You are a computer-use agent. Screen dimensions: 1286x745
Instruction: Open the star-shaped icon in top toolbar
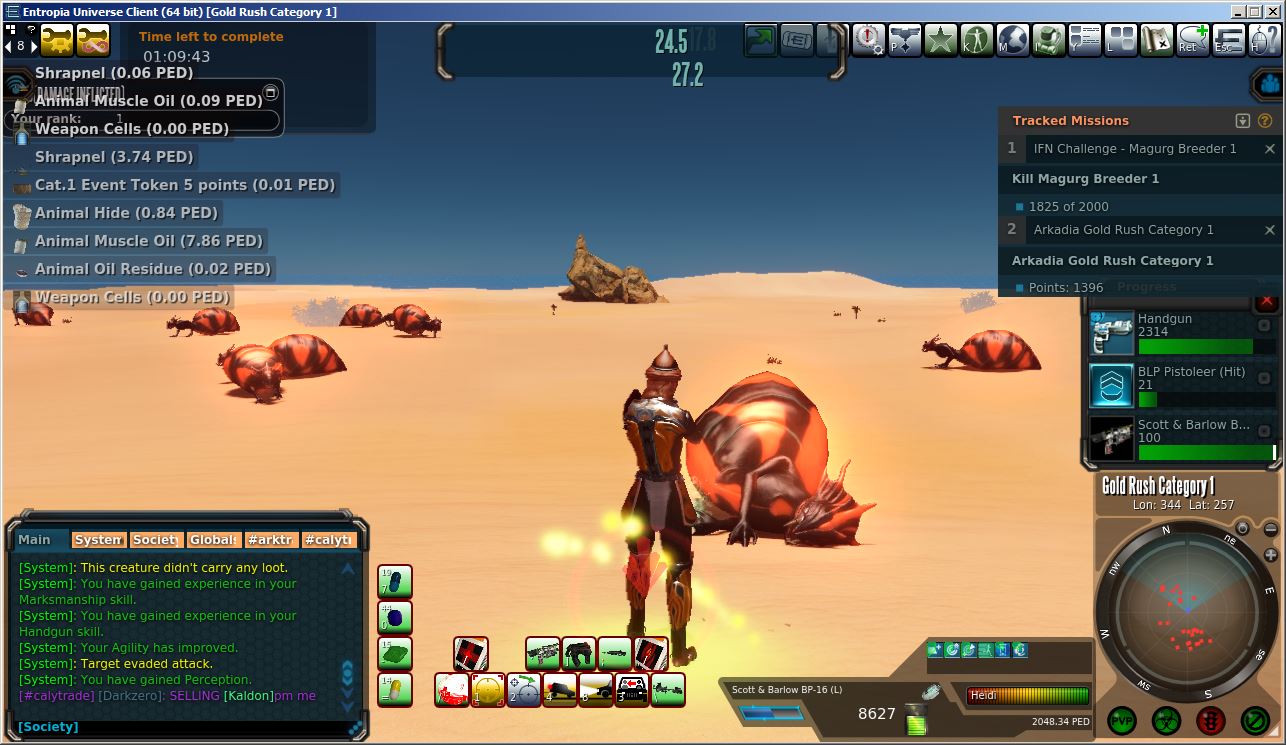click(x=940, y=41)
